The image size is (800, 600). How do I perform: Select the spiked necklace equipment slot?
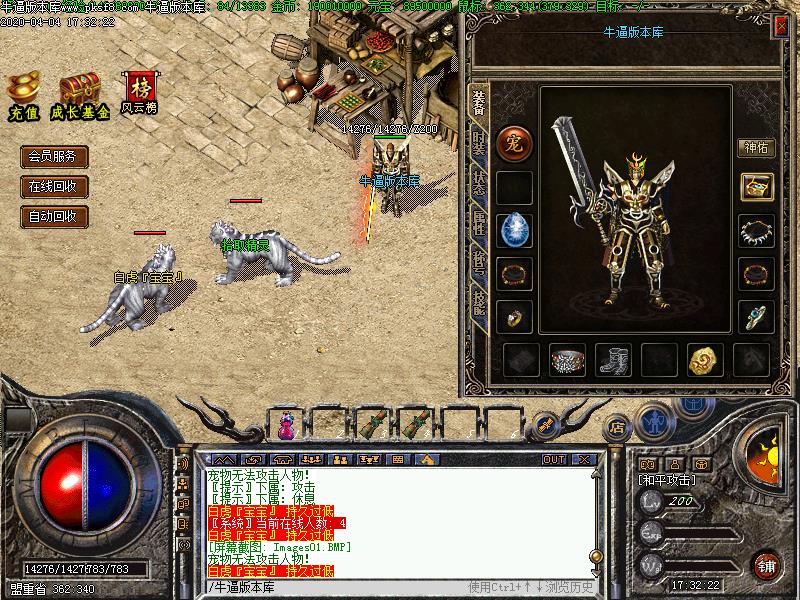(x=756, y=231)
